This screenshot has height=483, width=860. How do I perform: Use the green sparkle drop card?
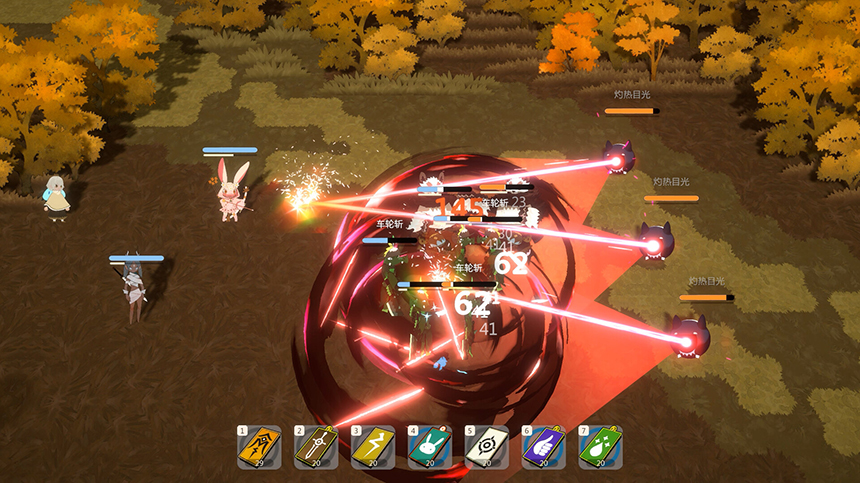pos(600,447)
